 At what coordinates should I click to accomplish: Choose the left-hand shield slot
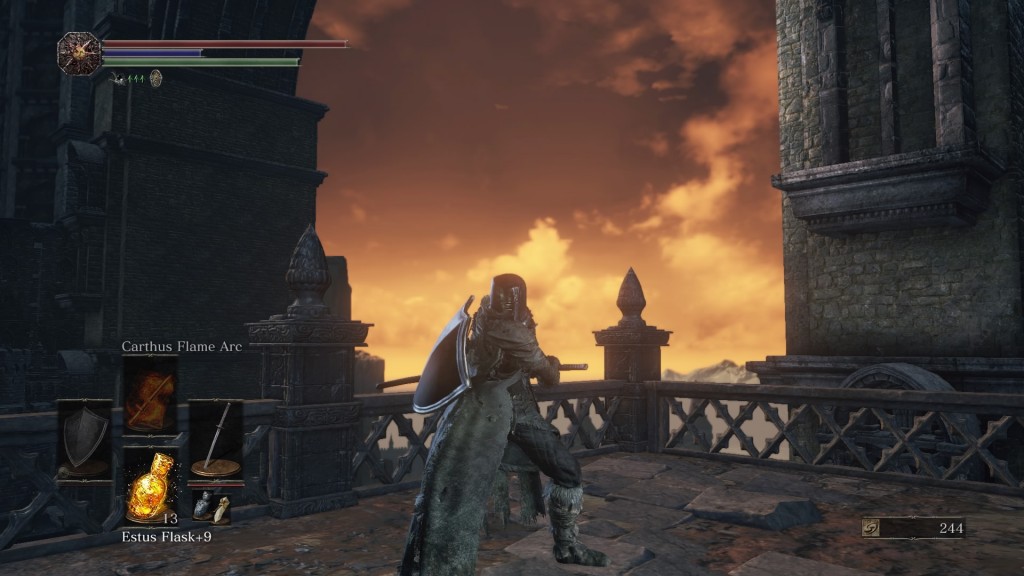tap(84, 439)
